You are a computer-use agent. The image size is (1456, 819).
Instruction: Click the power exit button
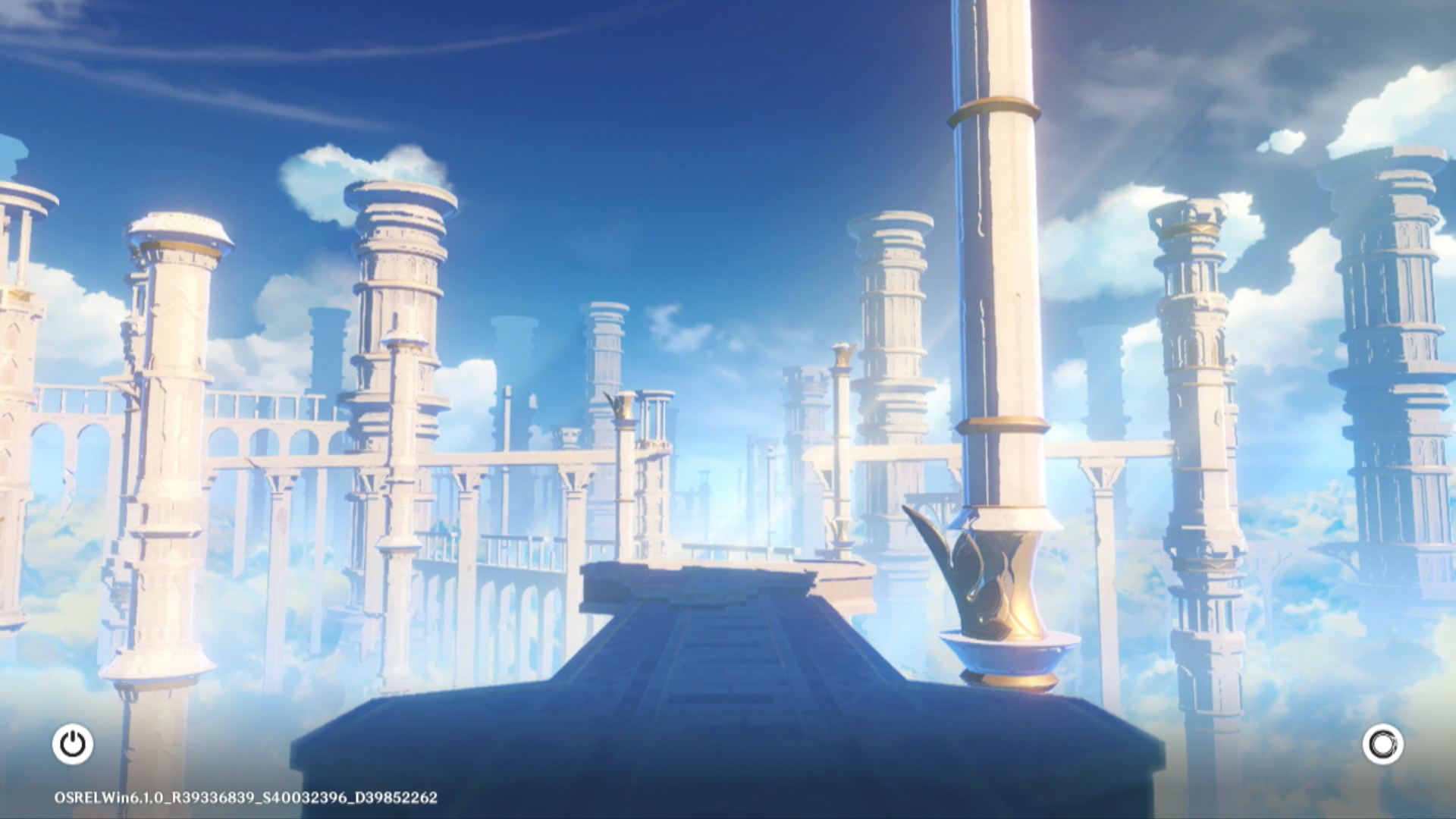pyautogui.click(x=73, y=744)
